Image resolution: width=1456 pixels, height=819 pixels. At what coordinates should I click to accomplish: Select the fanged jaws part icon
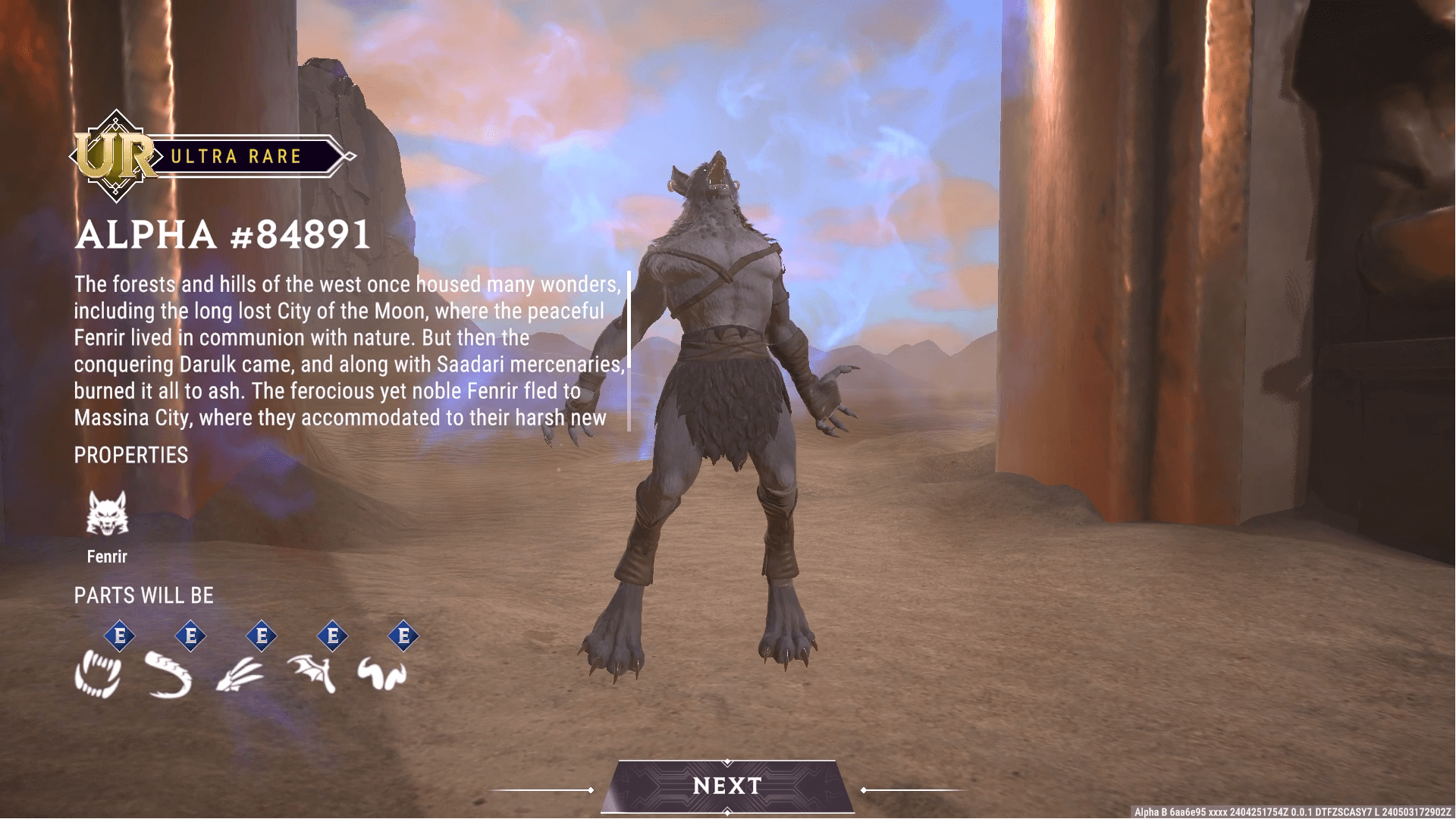point(98,674)
